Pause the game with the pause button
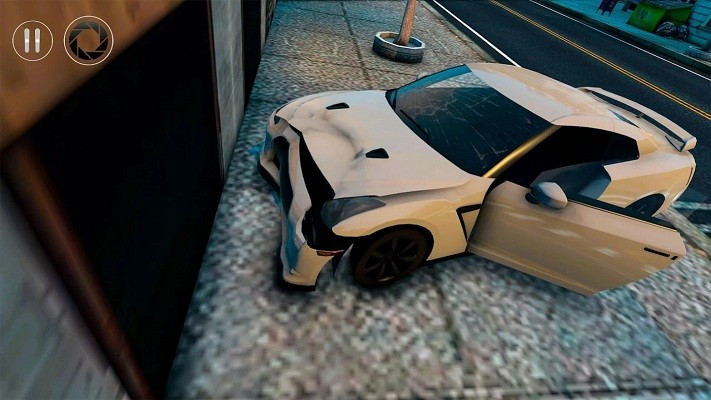711x400 pixels. [32, 41]
